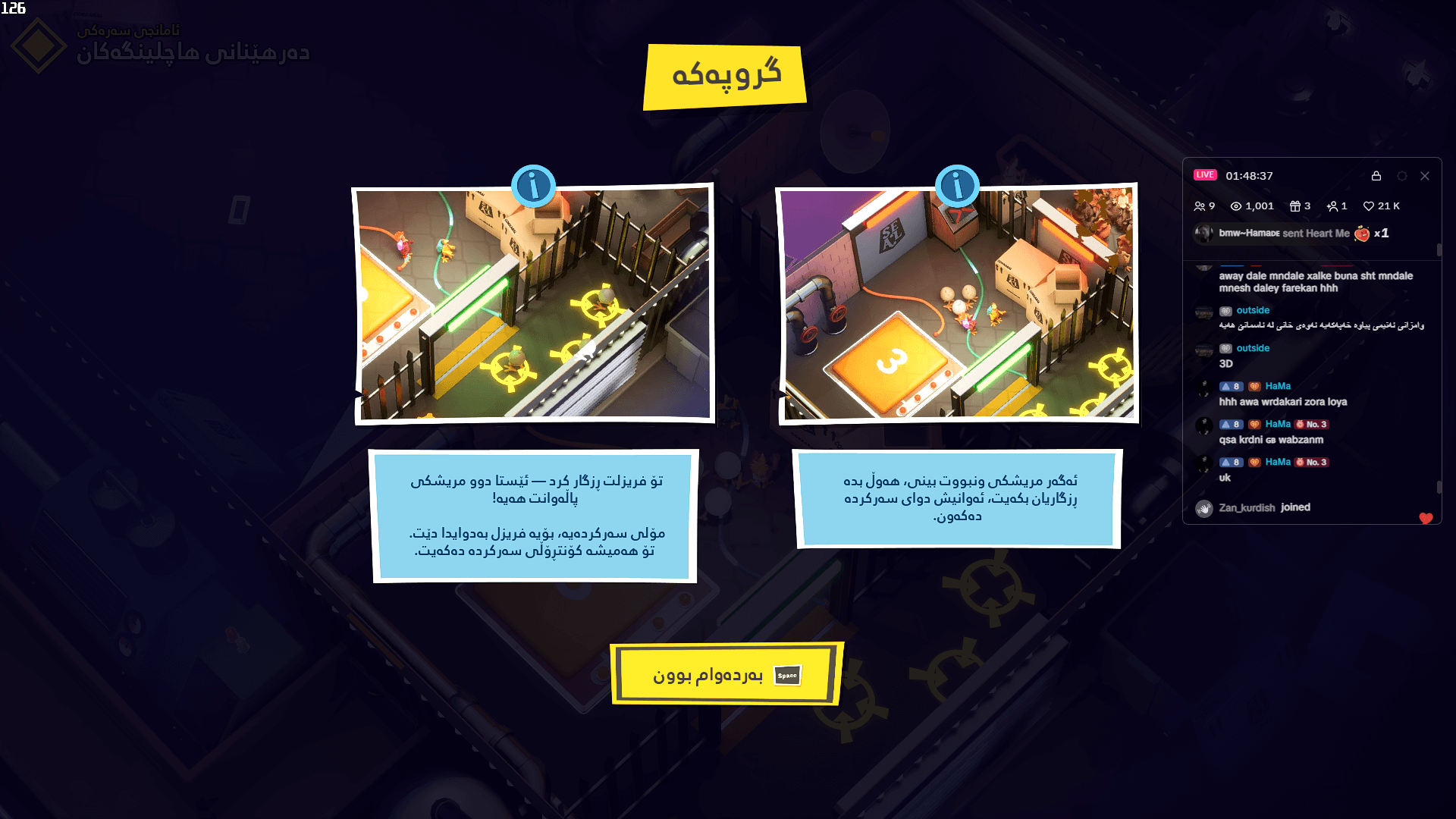Click the group members icon showing 9

1203,206
